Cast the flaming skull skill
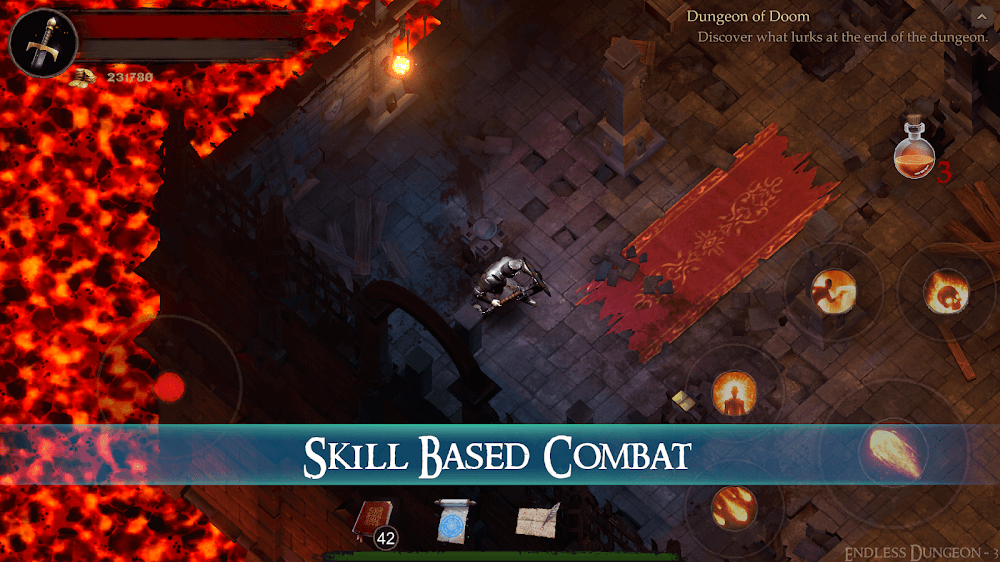Image resolution: width=1000 pixels, height=562 pixels. click(x=946, y=291)
